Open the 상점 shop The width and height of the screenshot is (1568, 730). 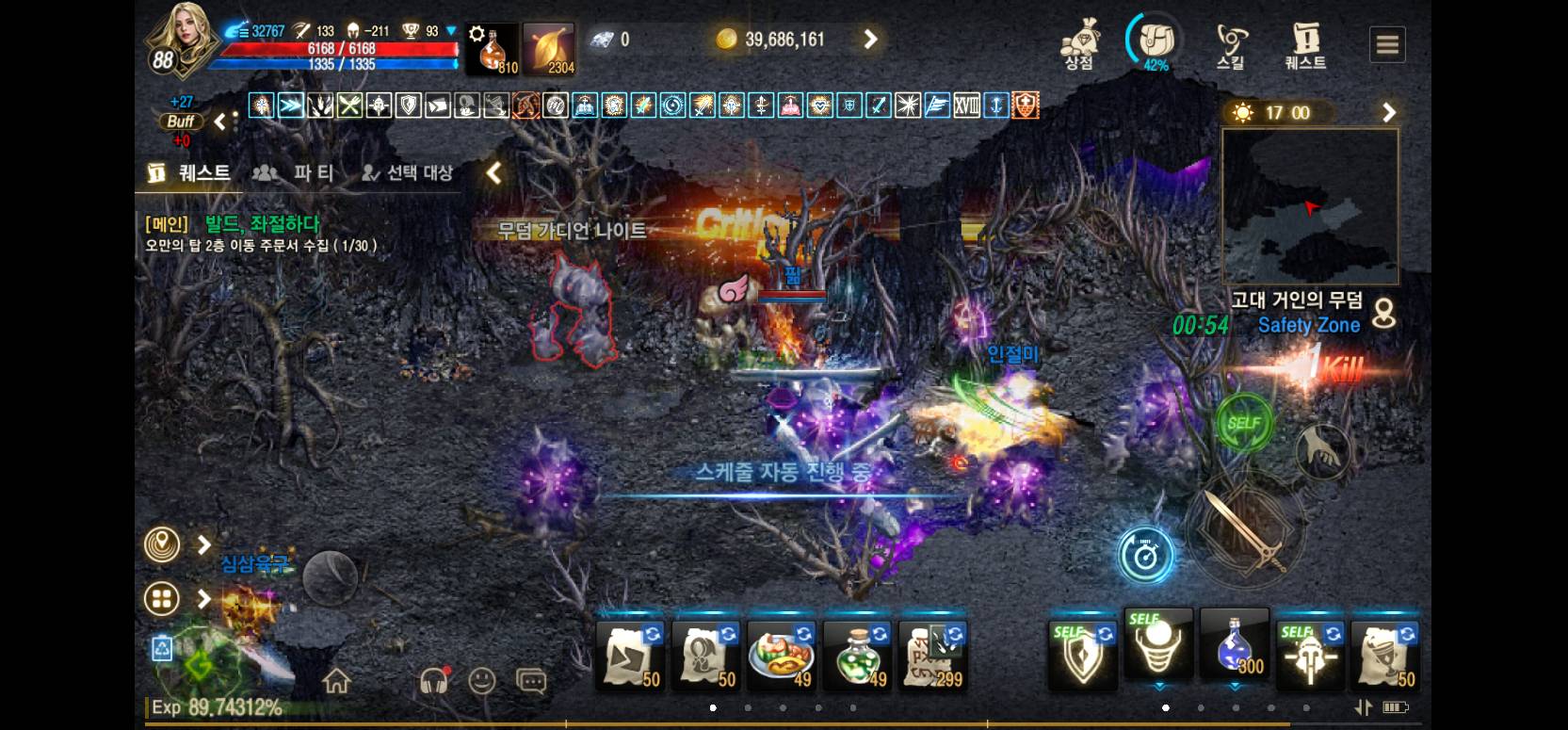click(1079, 44)
